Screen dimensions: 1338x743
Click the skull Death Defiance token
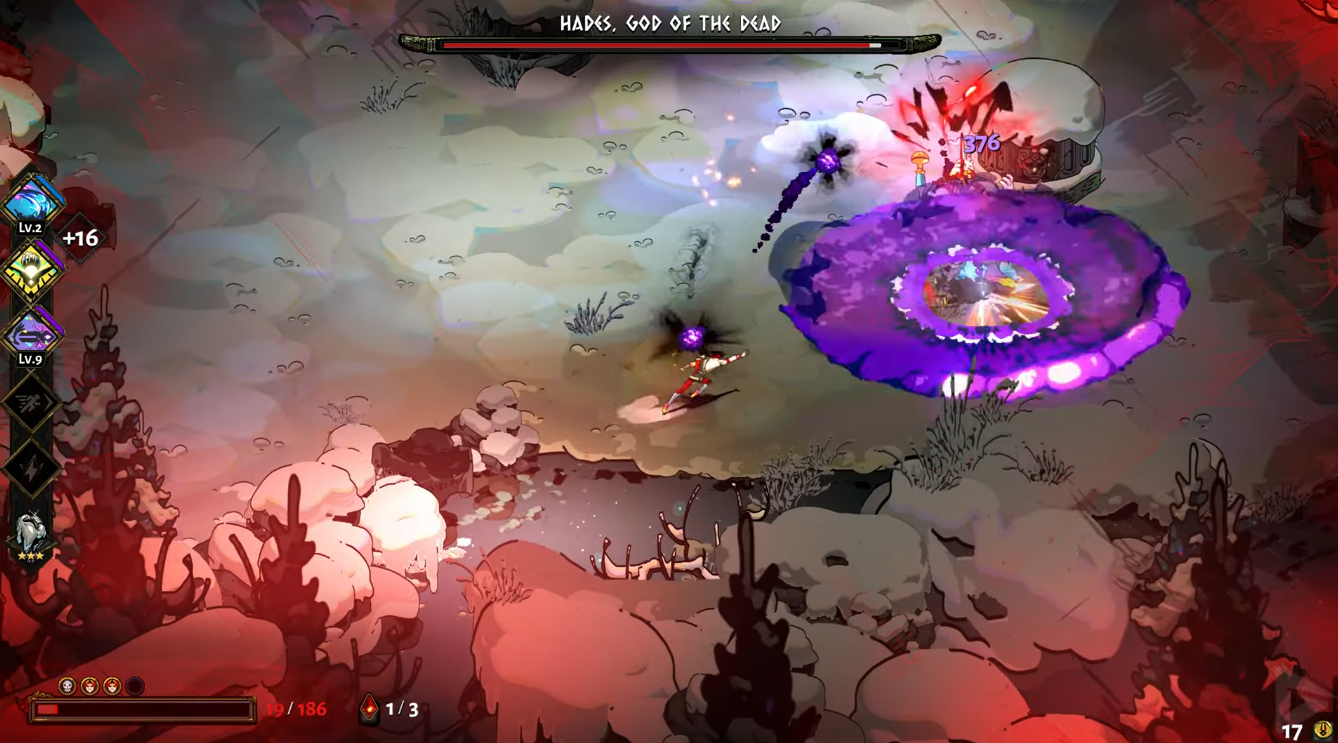tap(67, 686)
